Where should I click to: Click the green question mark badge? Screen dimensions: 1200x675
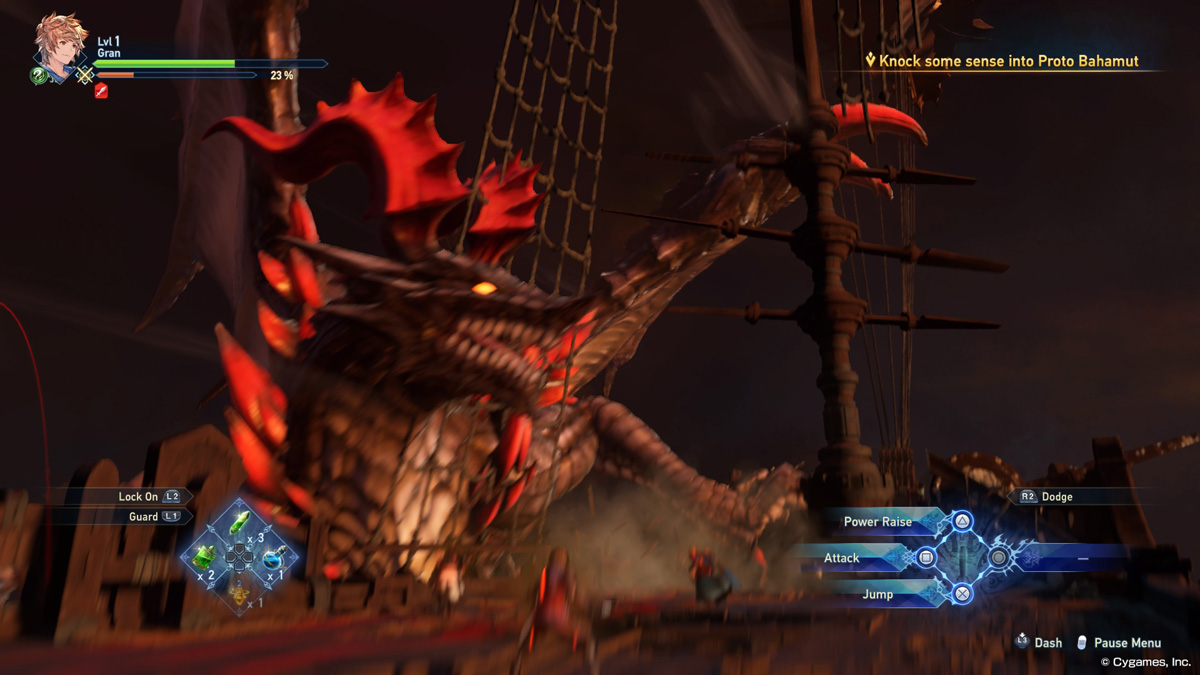coord(39,75)
